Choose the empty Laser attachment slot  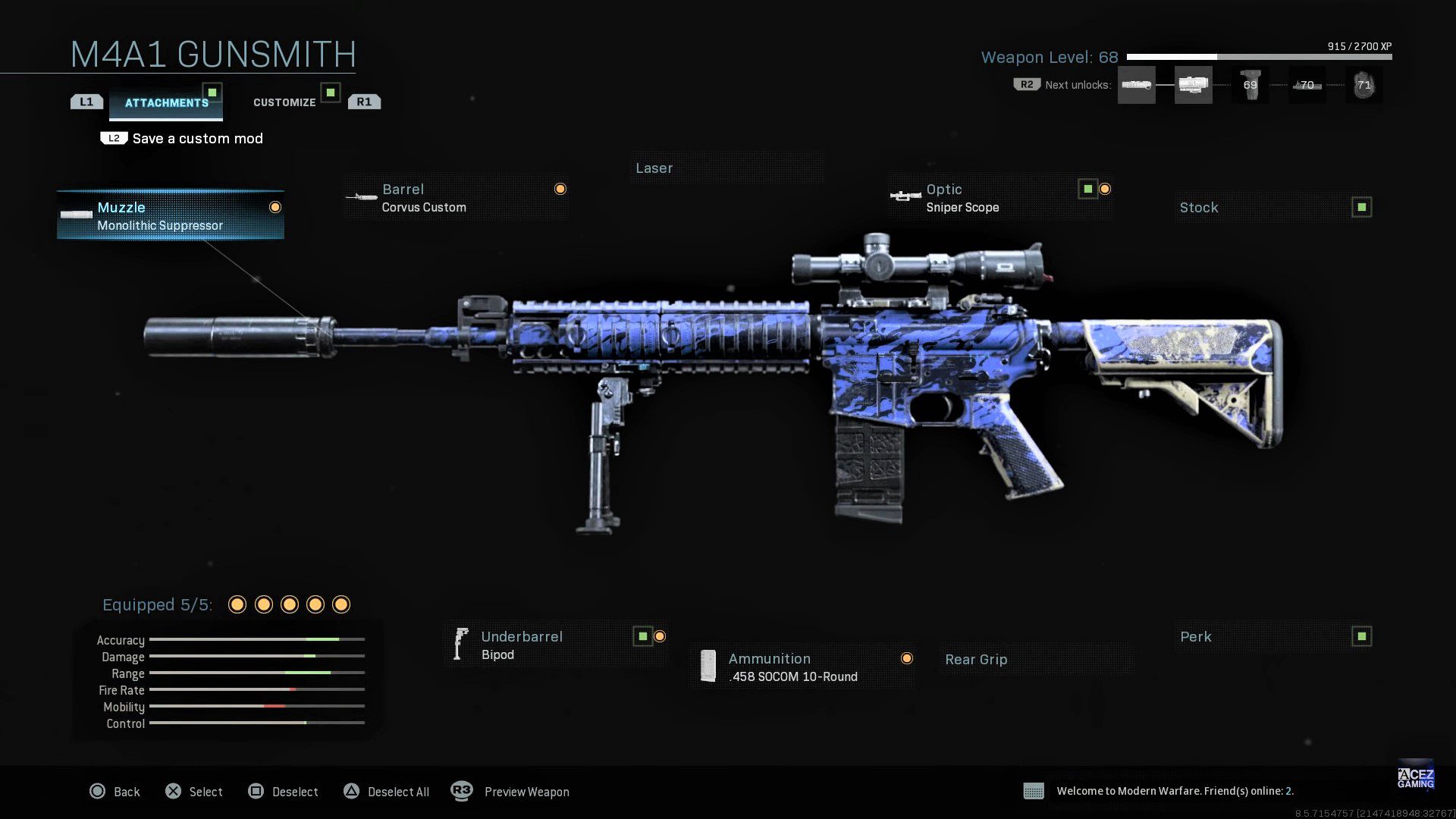click(x=726, y=168)
